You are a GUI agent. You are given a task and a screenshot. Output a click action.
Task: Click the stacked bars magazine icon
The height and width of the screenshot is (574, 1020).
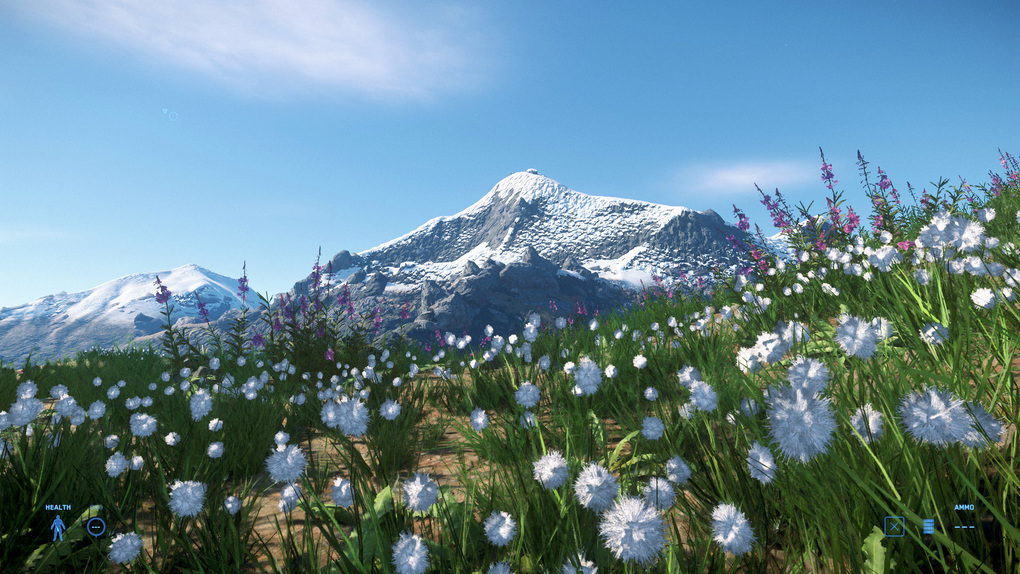928,526
